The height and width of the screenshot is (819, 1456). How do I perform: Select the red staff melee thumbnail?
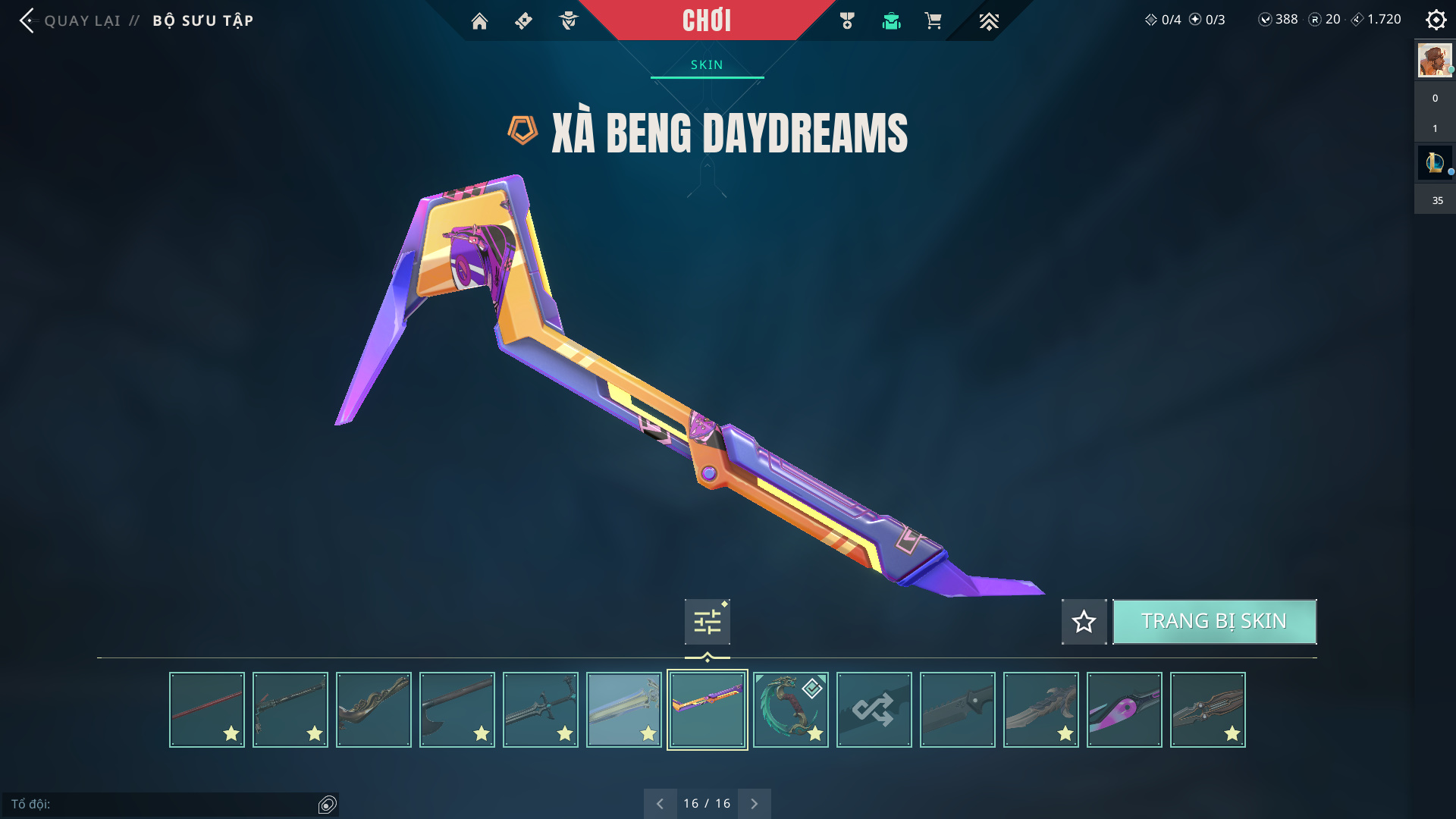click(207, 710)
